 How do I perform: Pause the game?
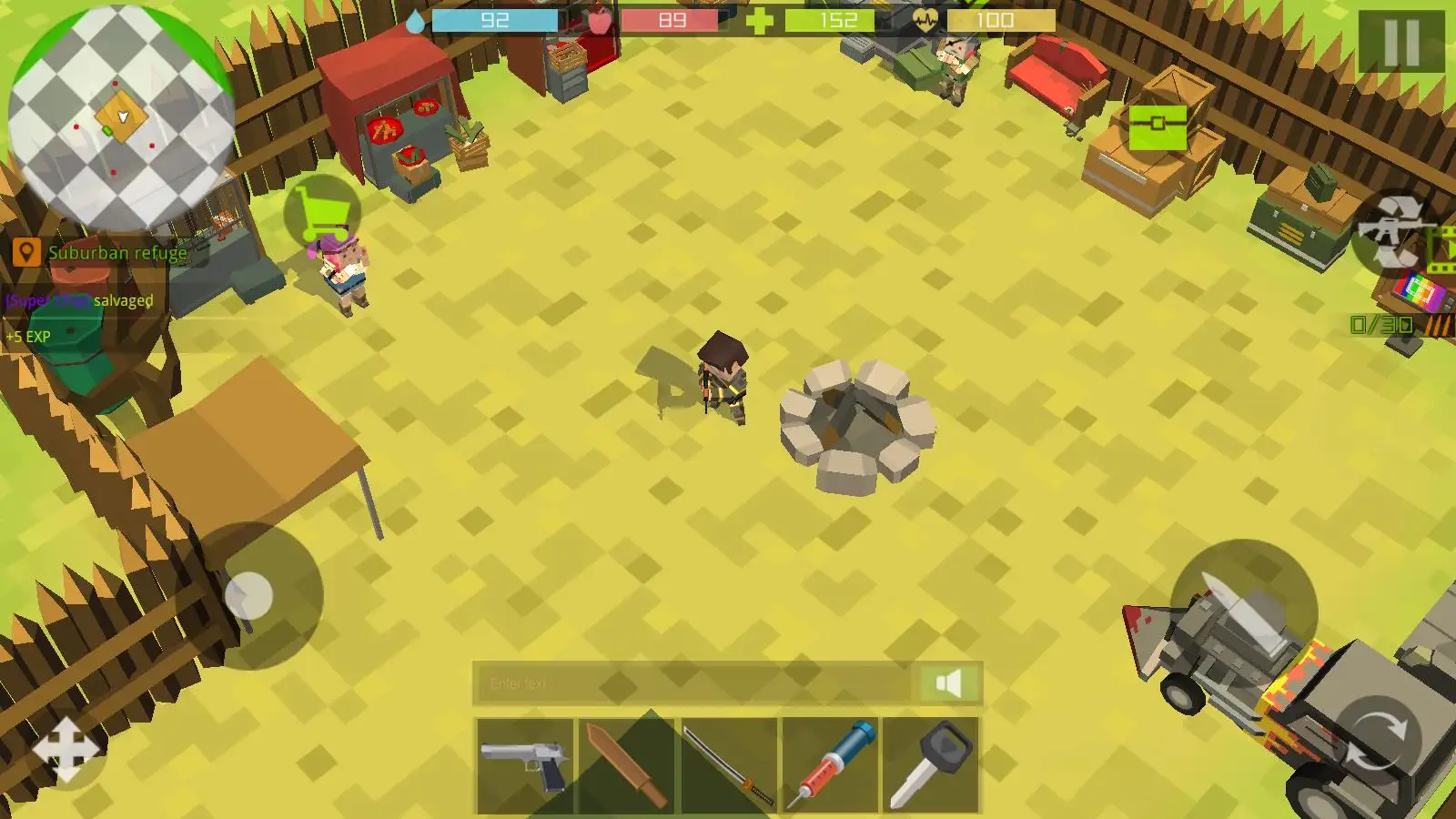pyautogui.click(x=1400, y=41)
